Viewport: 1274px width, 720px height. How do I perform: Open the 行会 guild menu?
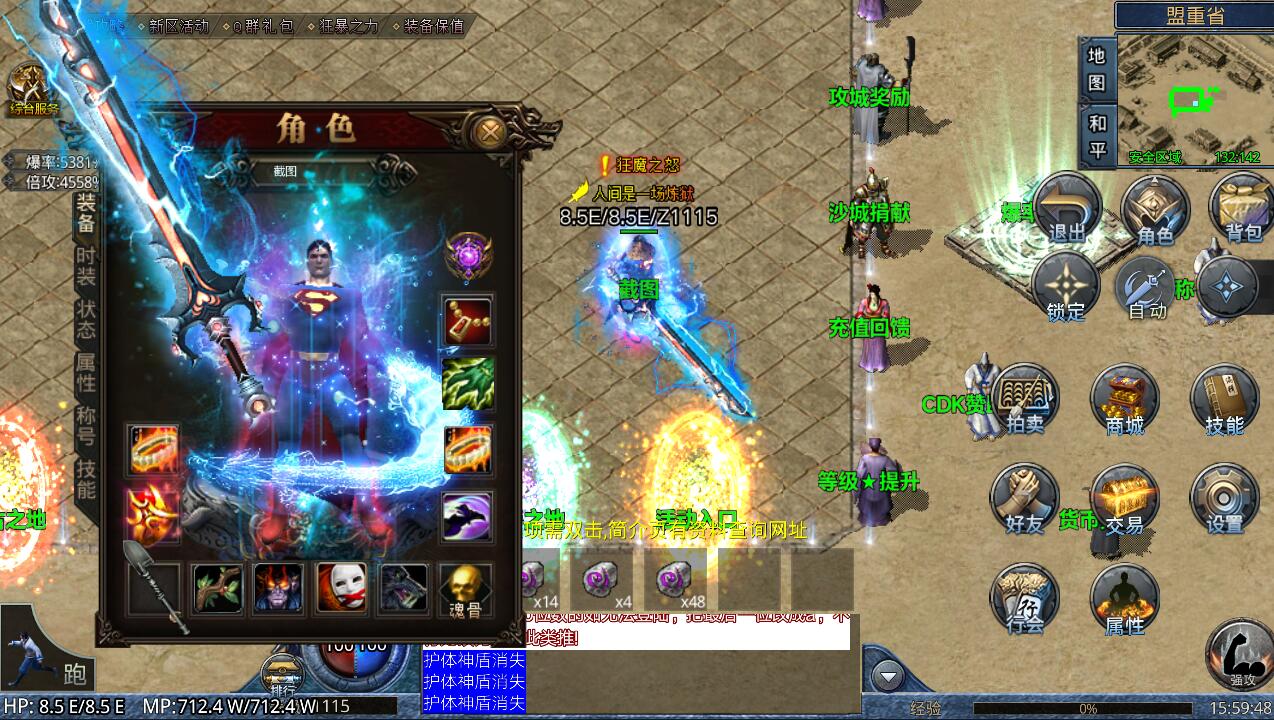click(x=1025, y=598)
